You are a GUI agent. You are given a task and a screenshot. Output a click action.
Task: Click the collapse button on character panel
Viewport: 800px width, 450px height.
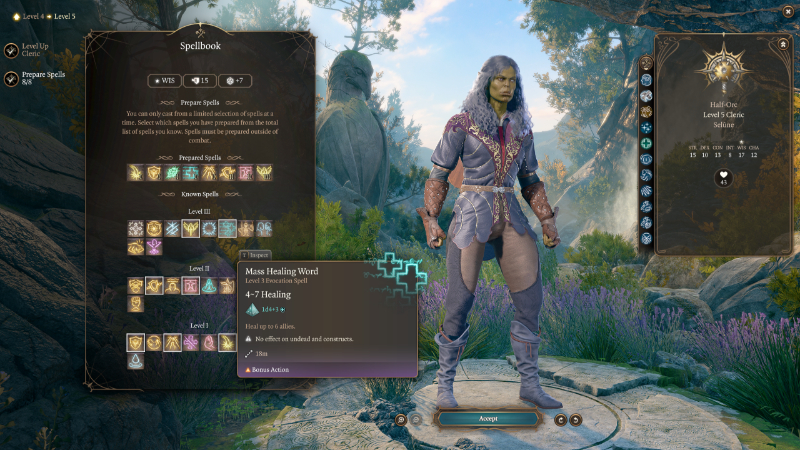click(782, 44)
